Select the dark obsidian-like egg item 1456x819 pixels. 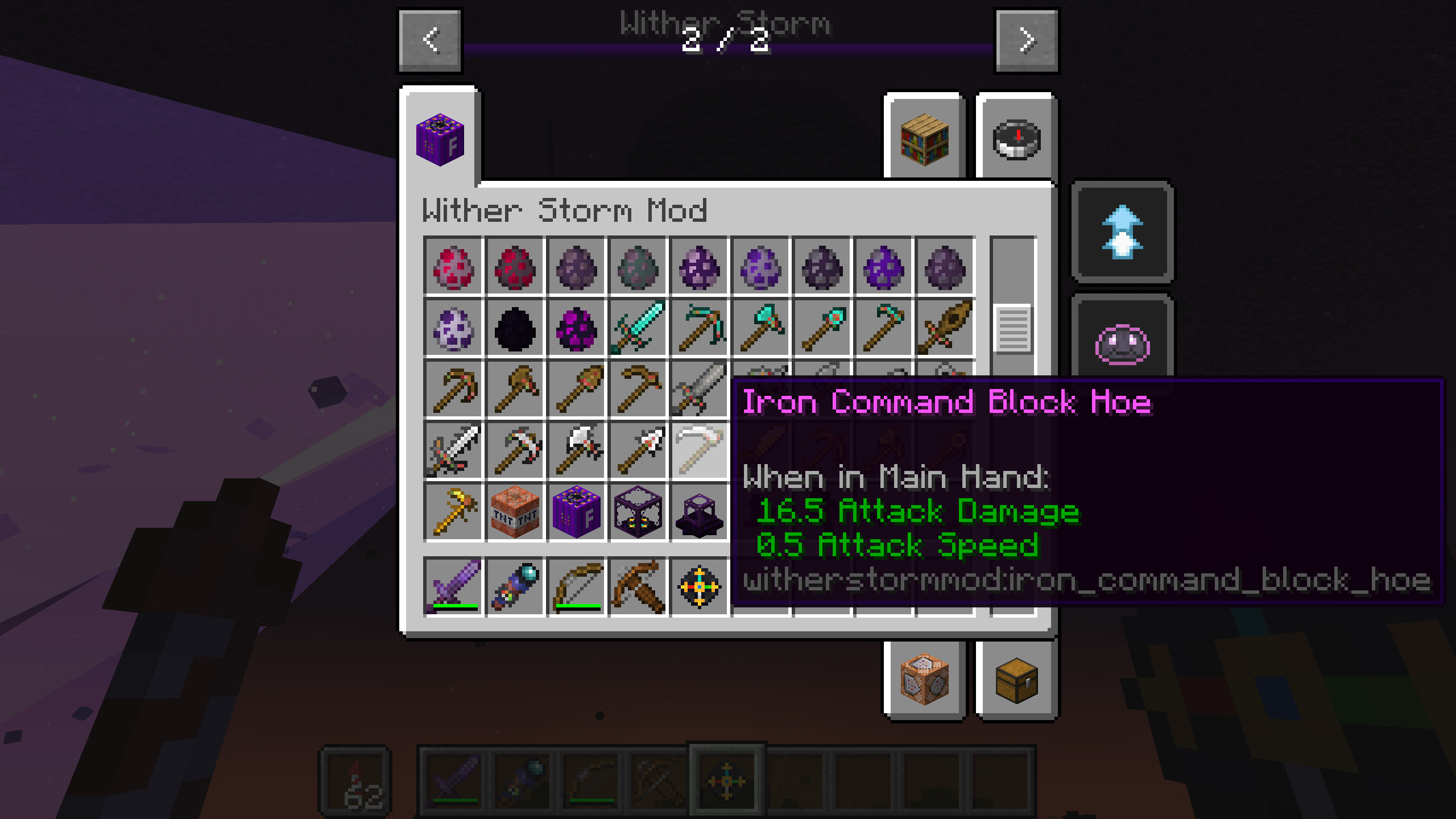pyautogui.click(x=514, y=330)
